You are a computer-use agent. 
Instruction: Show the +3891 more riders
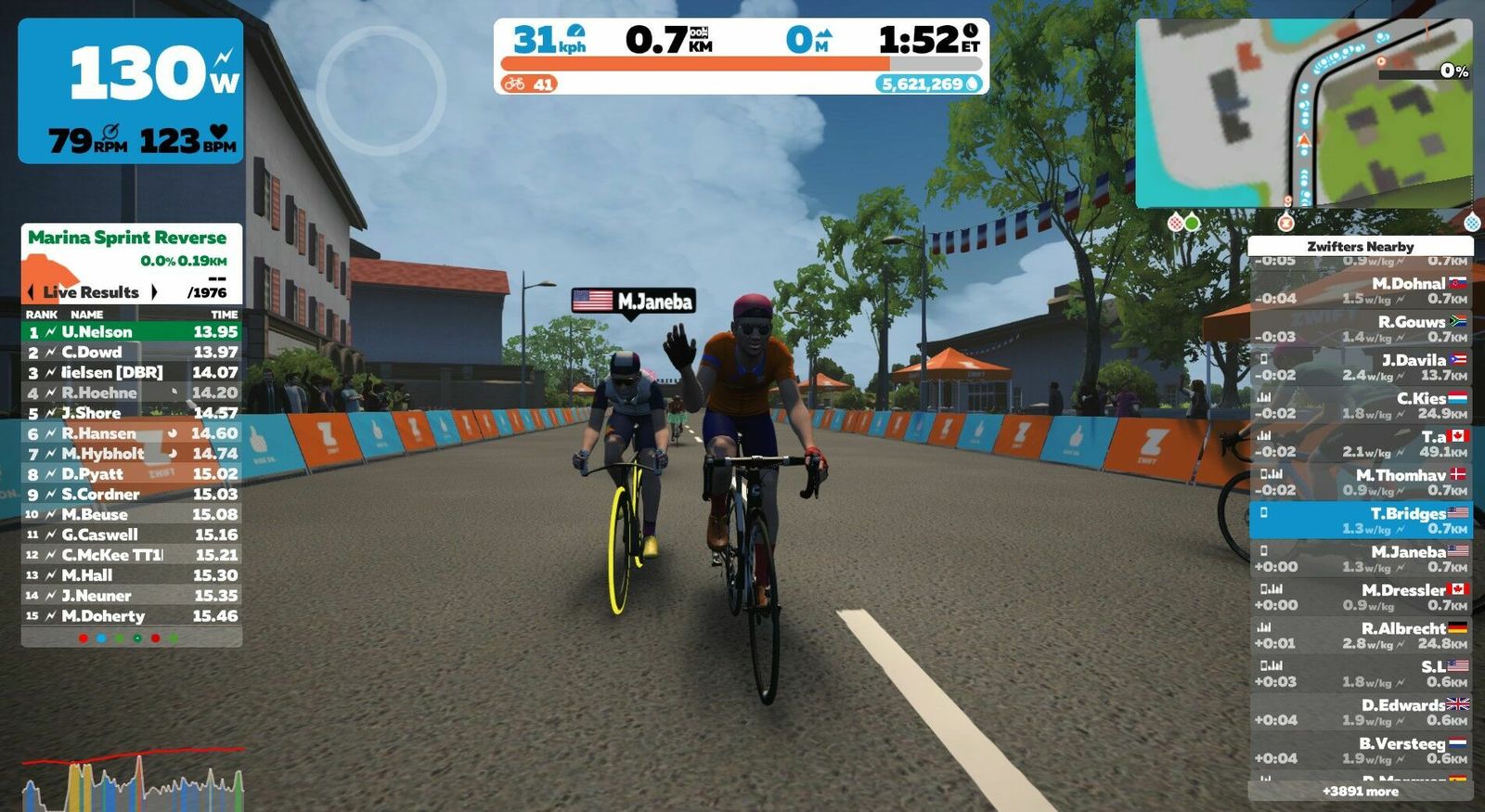click(1361, 792)
